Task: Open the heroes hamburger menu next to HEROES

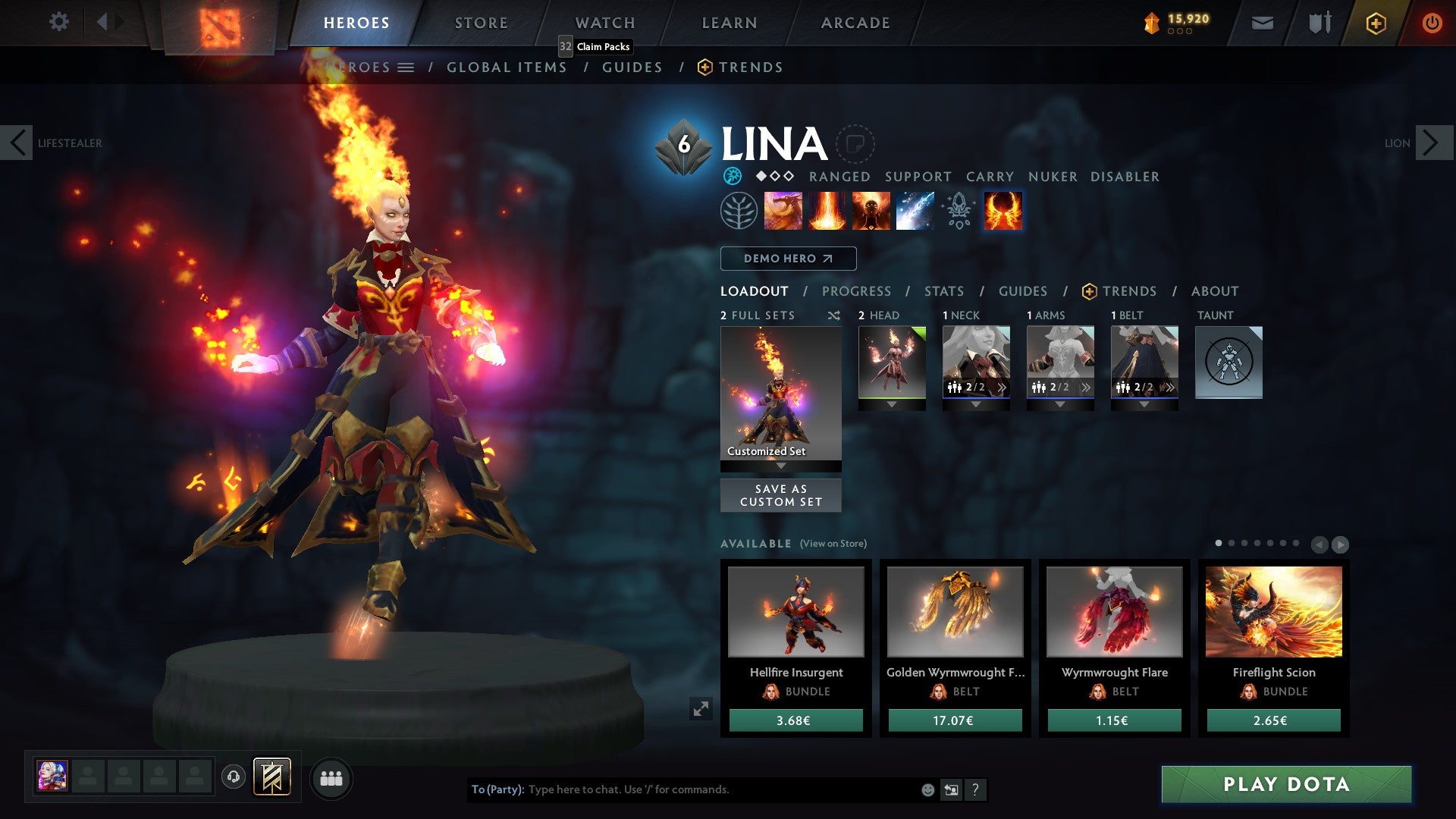Action: (407, 67)
